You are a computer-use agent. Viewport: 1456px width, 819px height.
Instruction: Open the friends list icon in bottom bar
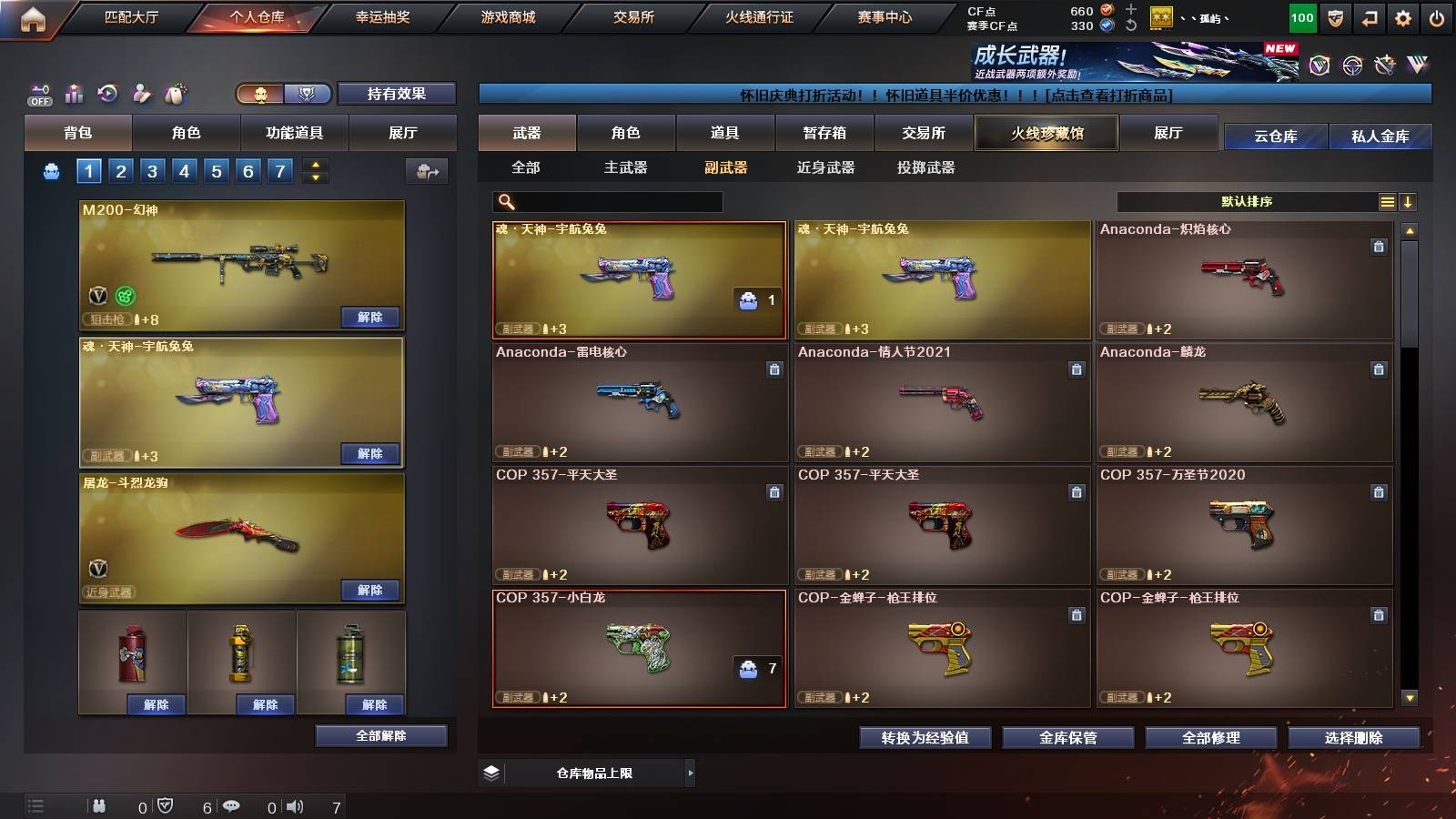point(100,804)
